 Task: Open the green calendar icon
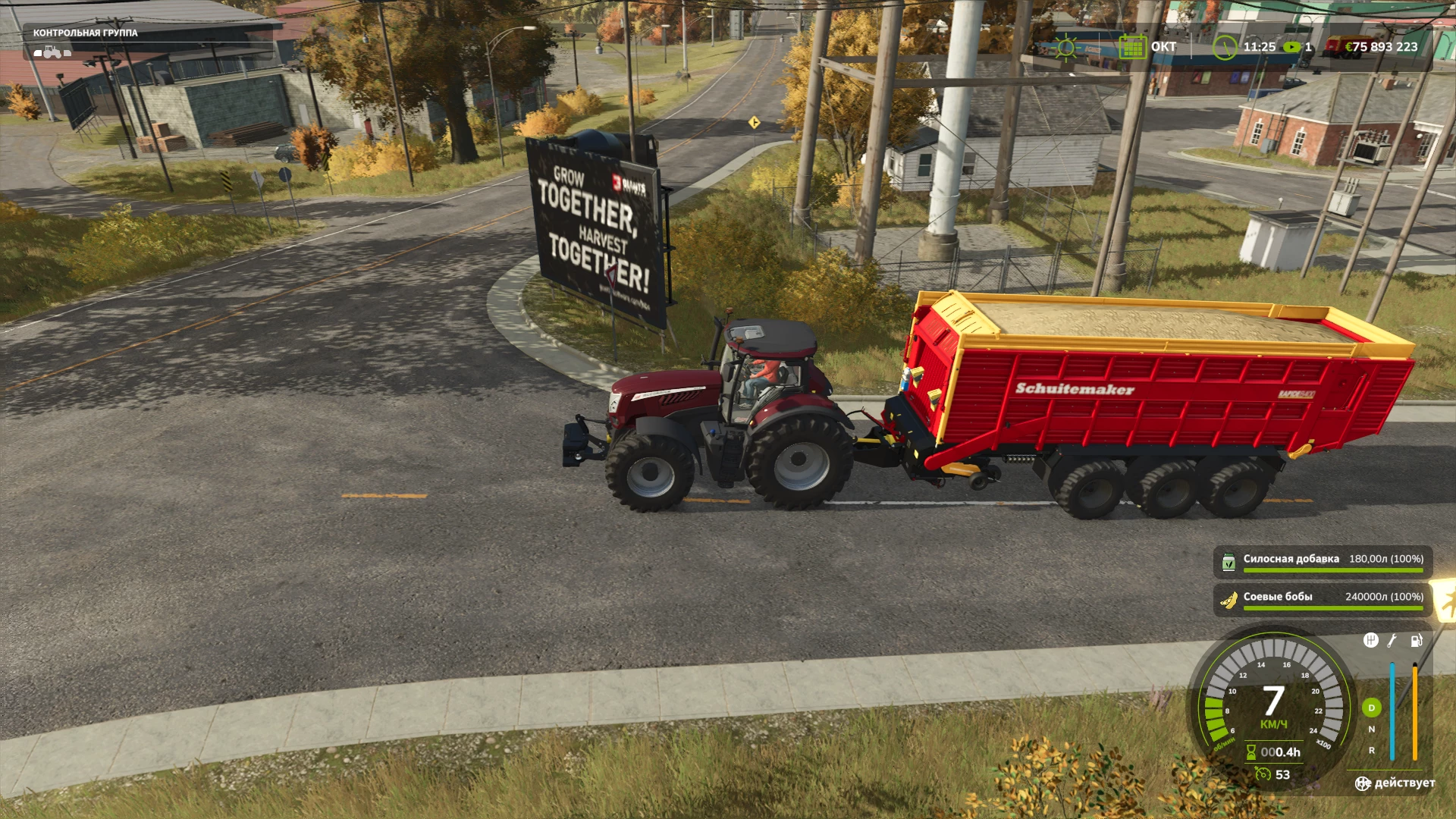pos(1132,47)
